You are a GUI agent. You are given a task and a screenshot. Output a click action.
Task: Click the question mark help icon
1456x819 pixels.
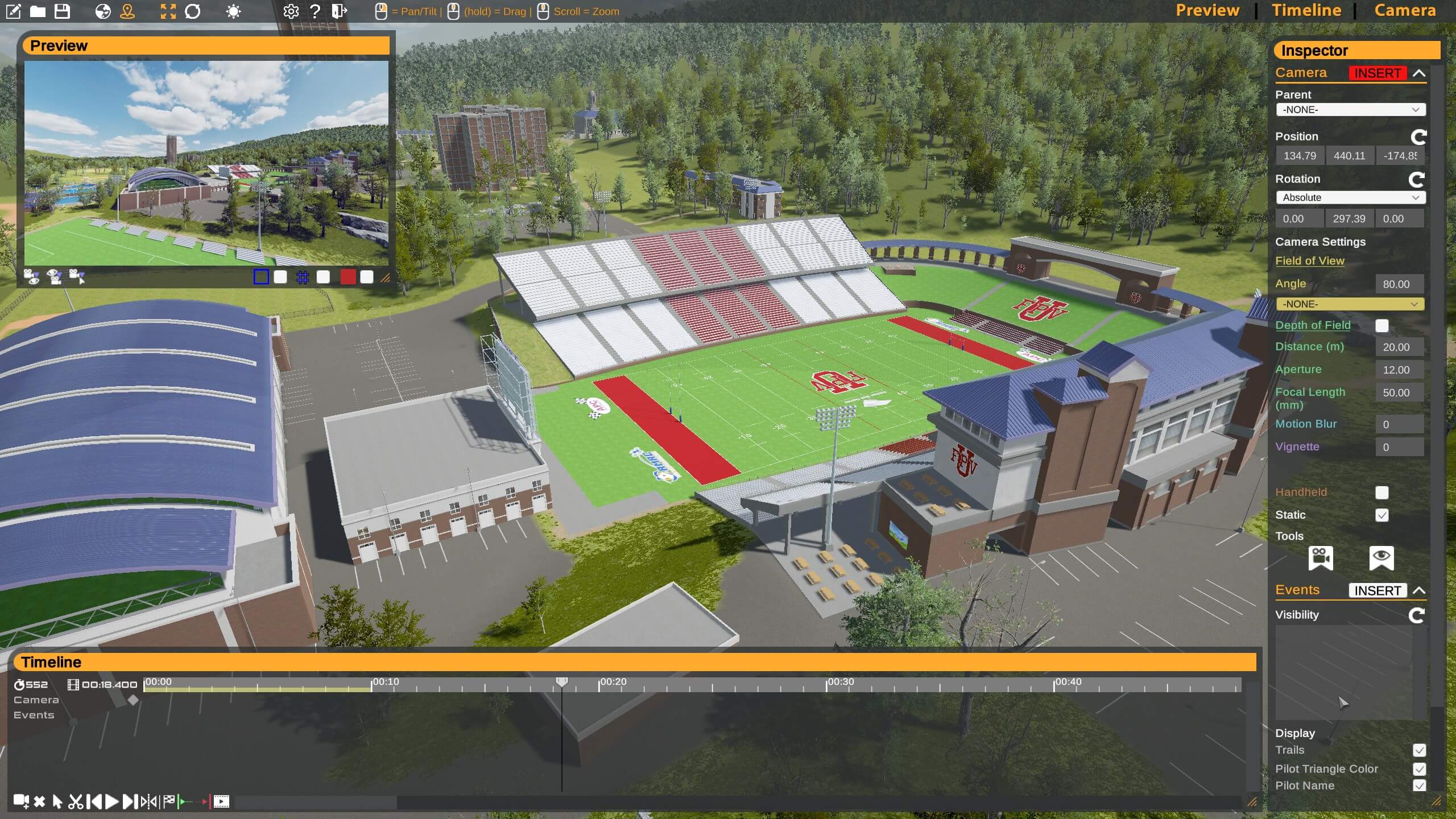(315, 11)
